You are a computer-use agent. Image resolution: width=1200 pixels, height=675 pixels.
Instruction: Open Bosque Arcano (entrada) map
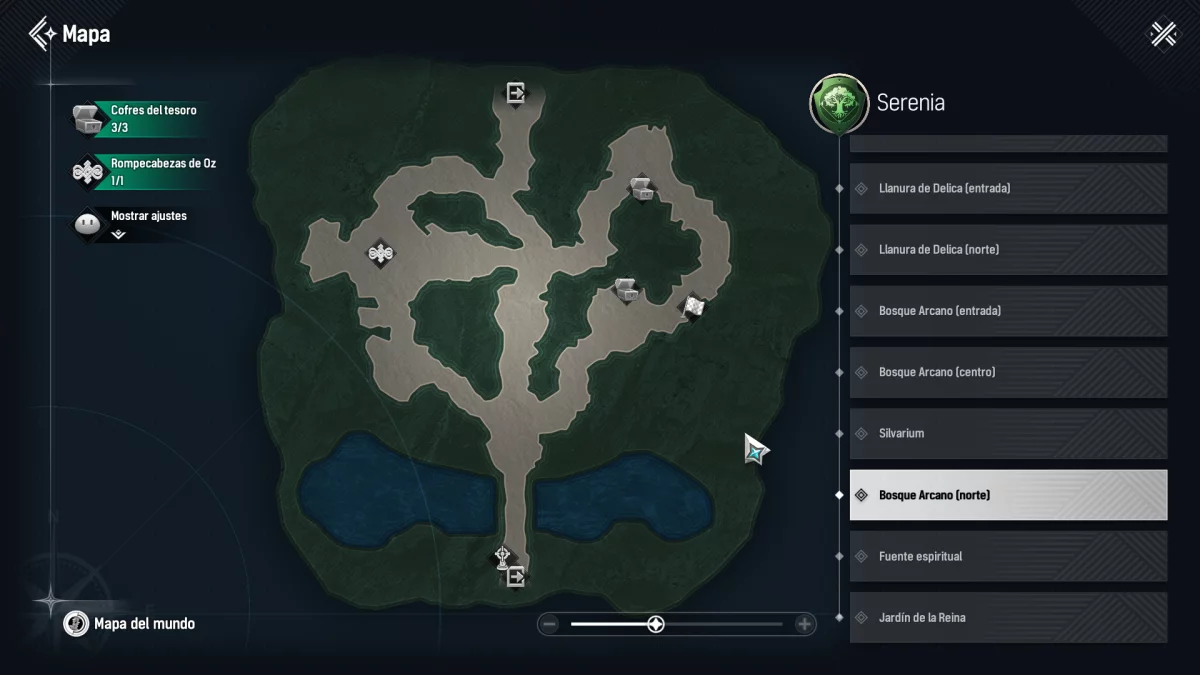(1008, 311)
